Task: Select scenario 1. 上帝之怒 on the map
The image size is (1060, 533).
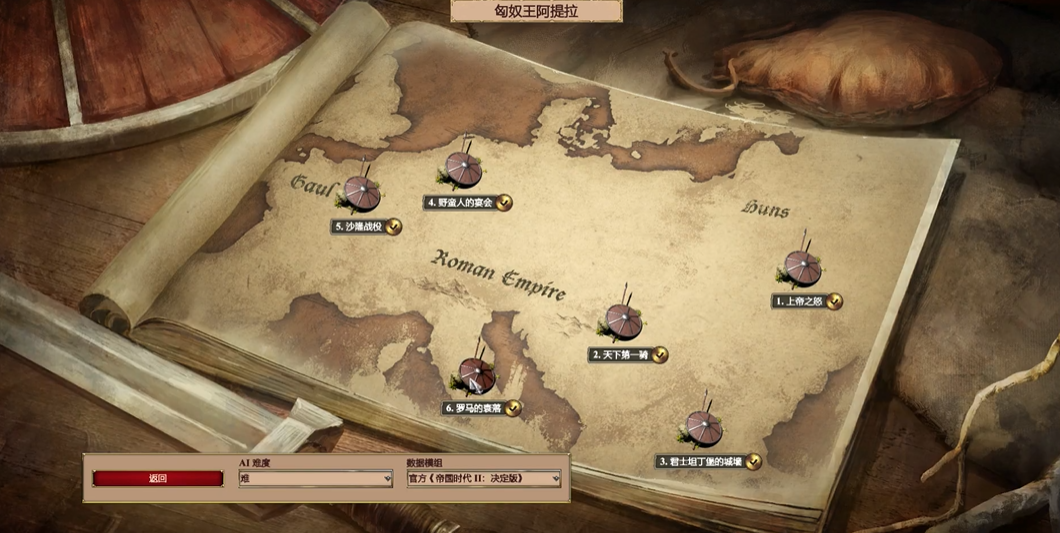Action: (x=803, y=268)
